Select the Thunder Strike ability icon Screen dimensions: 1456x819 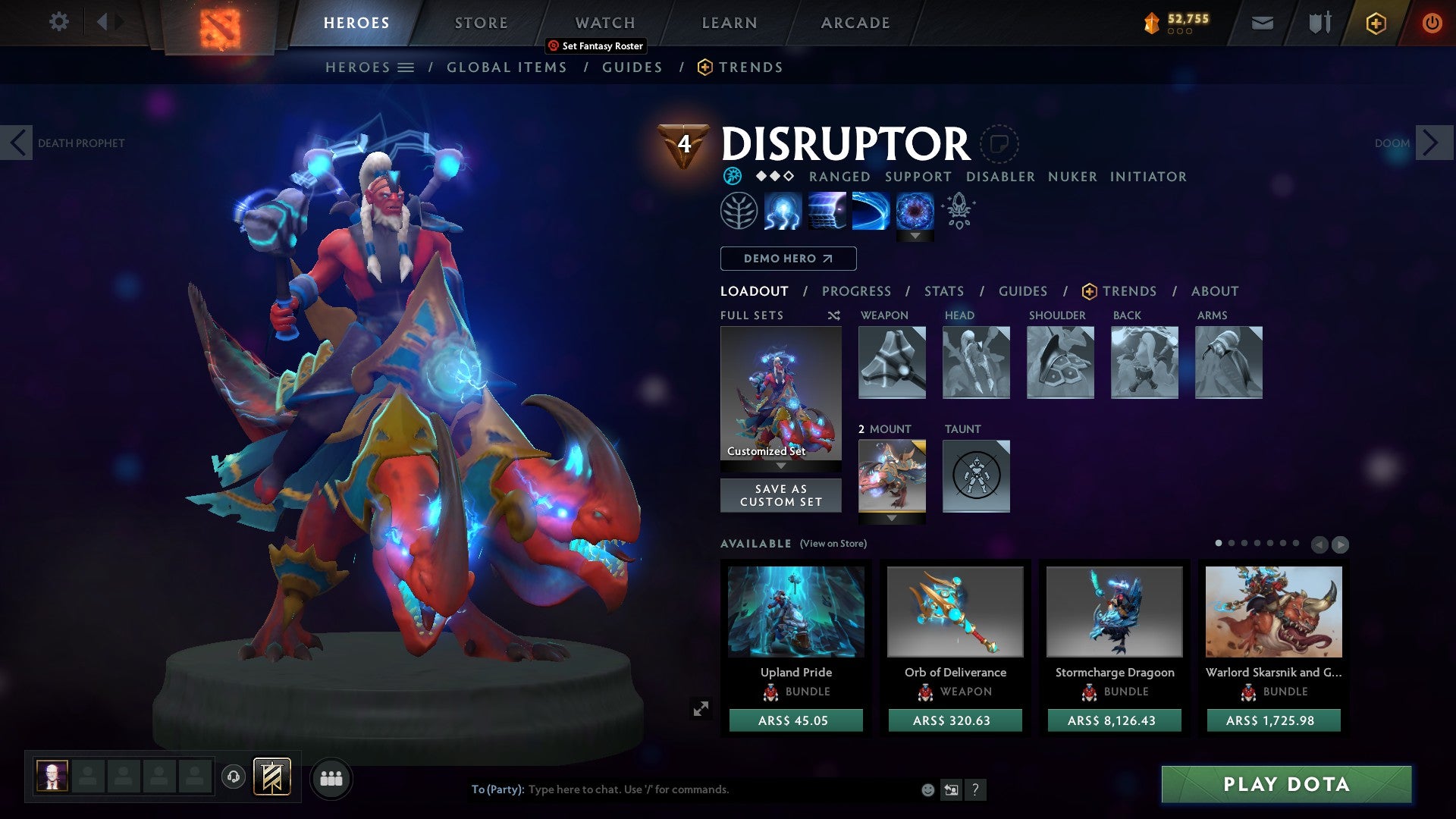tap(782, 210)
